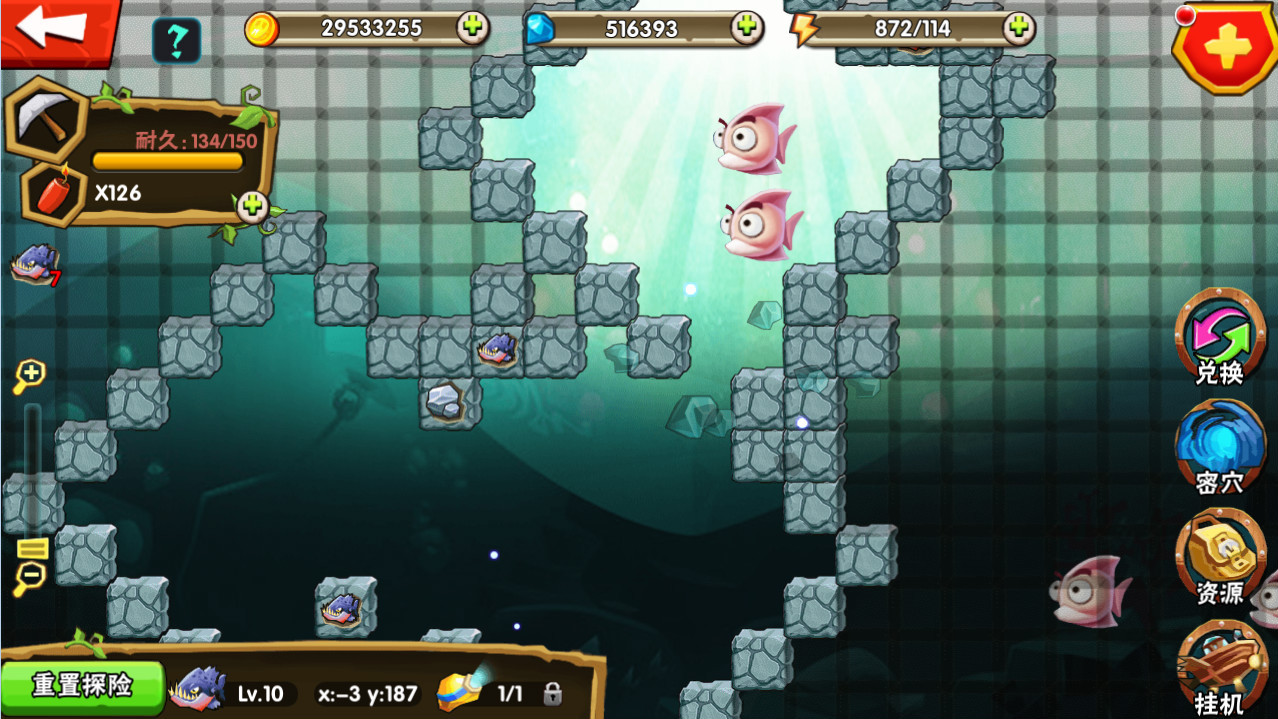The image size is (1278, 719).
Task: Open the red hexagon plus menu
Action: point(1226,45)
